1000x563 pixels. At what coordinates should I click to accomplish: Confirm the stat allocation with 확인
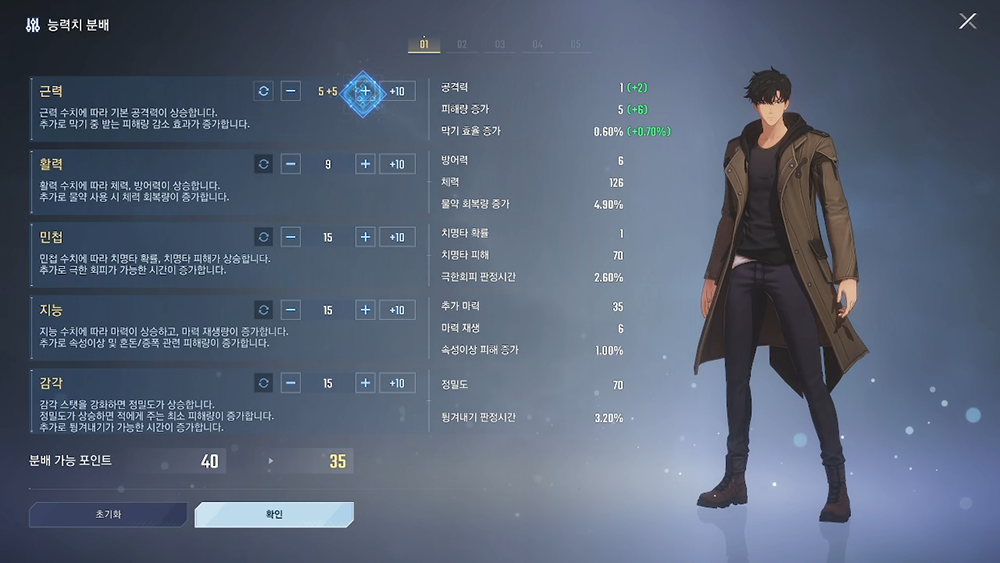click(x=274, y=514)
